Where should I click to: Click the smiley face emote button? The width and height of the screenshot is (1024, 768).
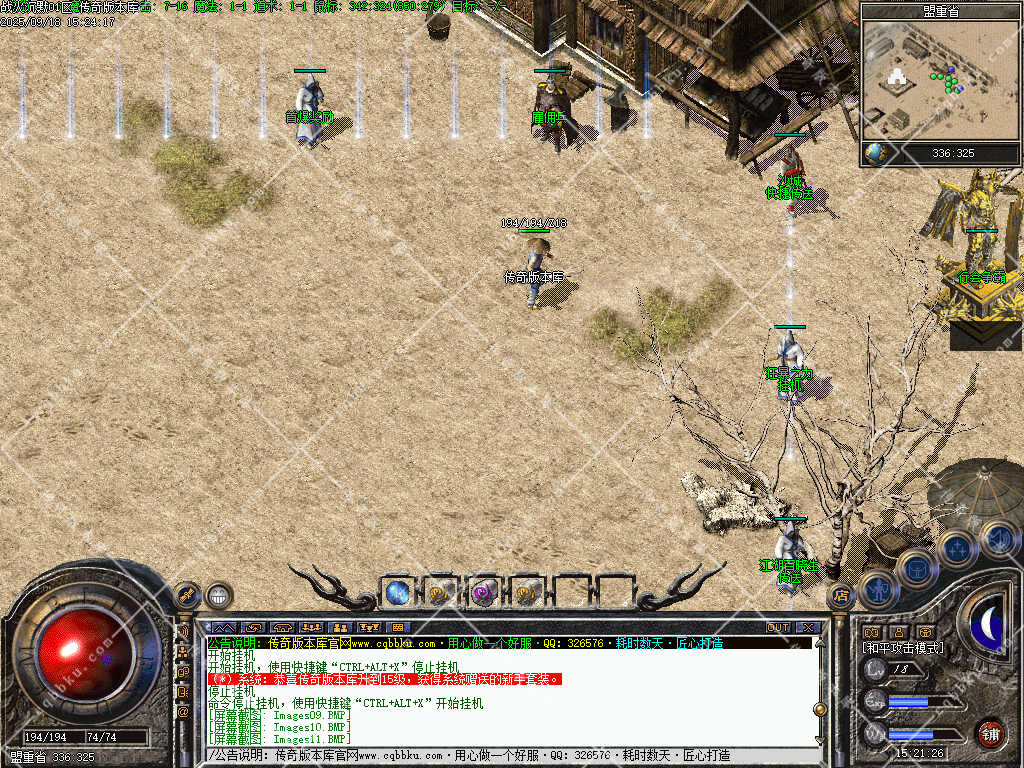pyautogui.click(x=219, y=596)
